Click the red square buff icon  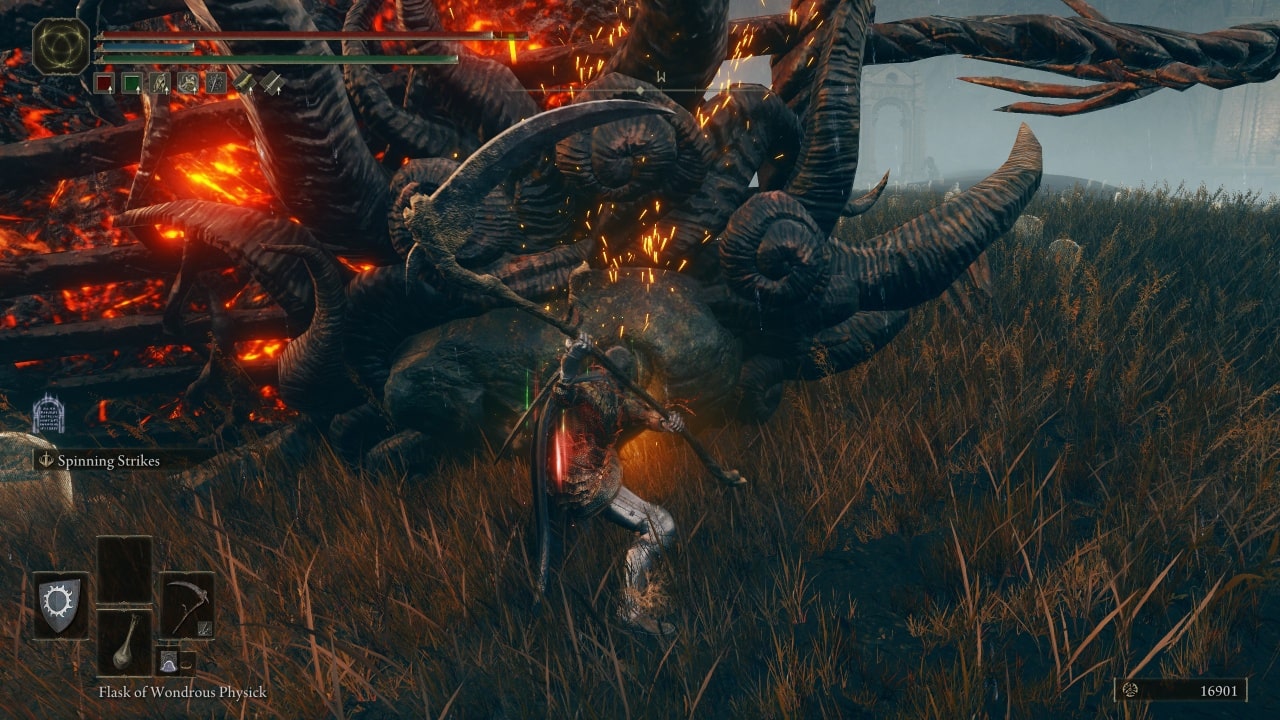click(x=104, y=83)
